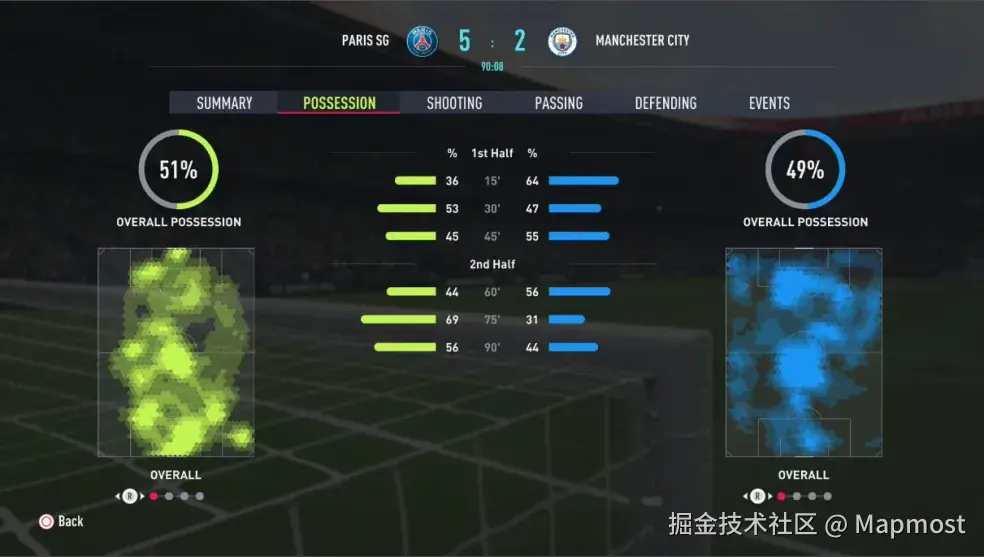The image size is (984, 557).
Task: Show the Passing tab
Action: pos(558,103)
